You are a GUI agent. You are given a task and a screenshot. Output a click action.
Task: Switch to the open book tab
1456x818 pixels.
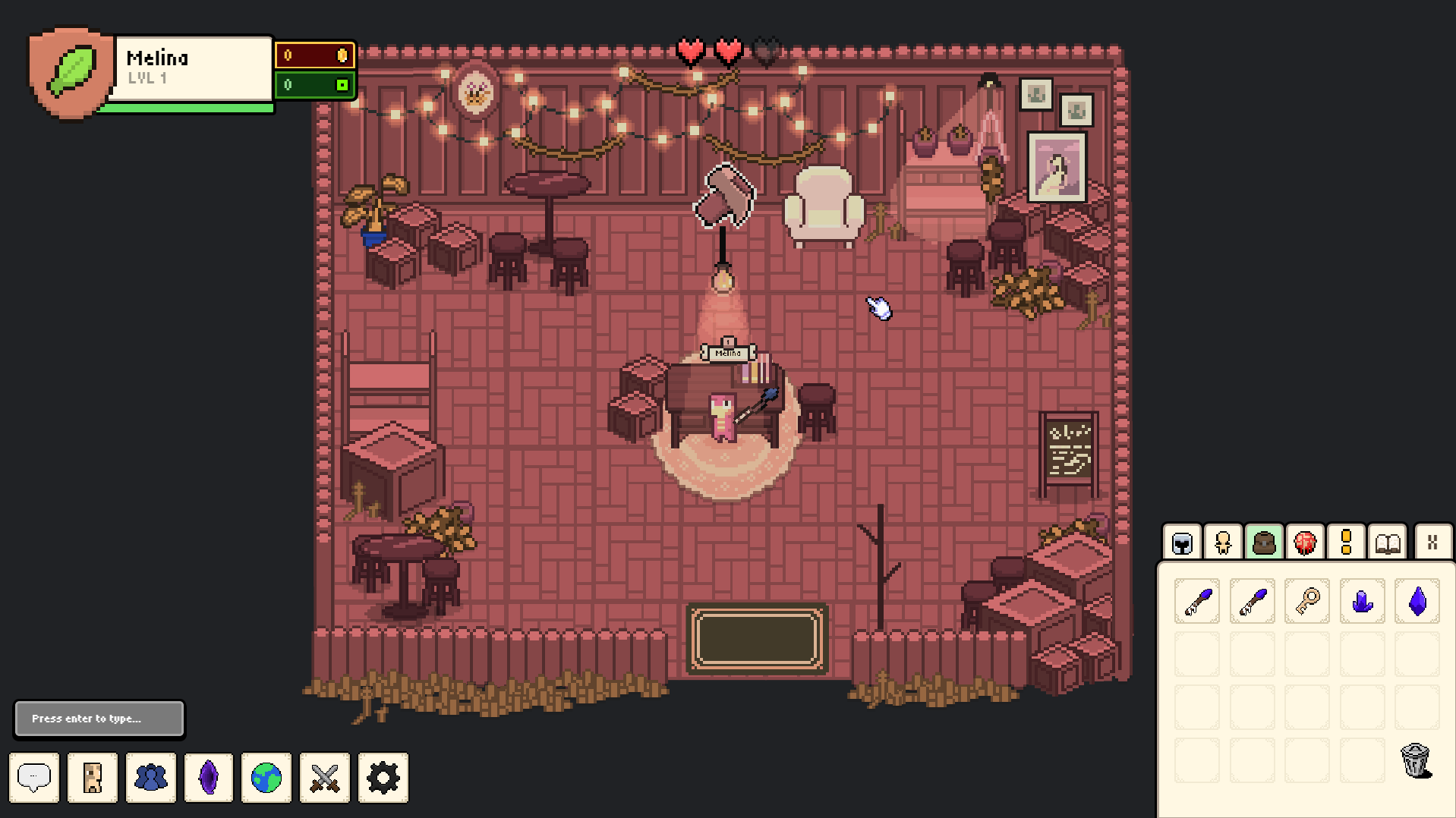pyautogui.click(x=1388, y=543)
